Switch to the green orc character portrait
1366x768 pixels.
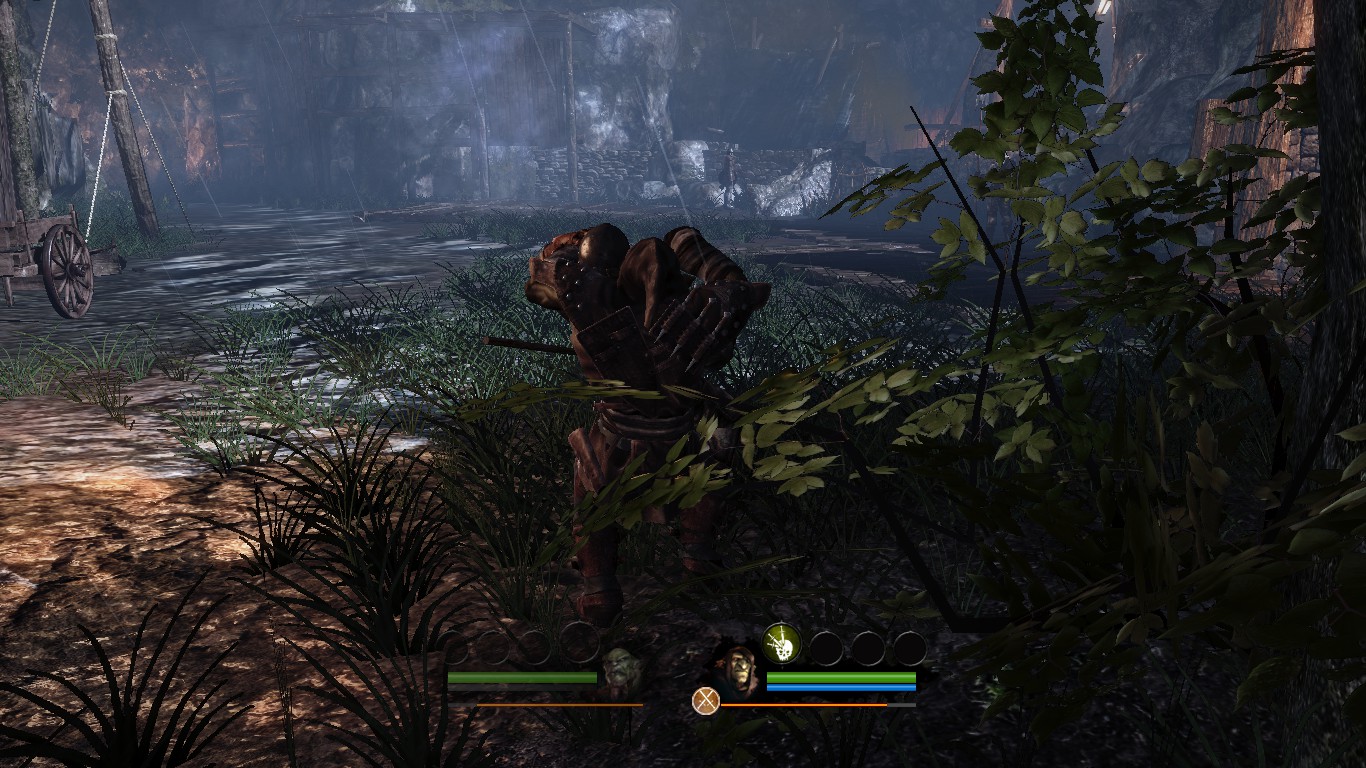(x=621, y=667)
